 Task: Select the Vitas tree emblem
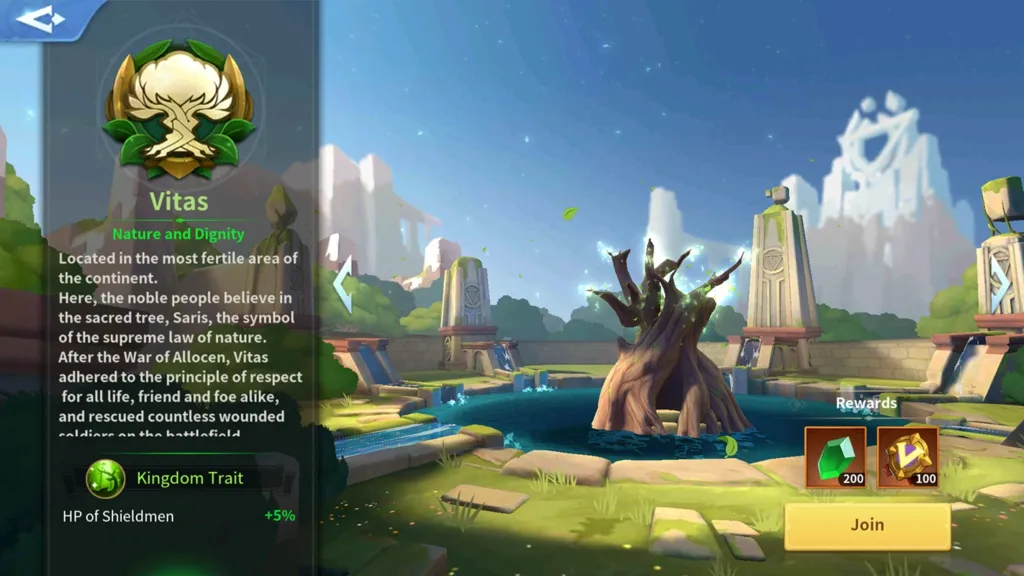[179, 108]
